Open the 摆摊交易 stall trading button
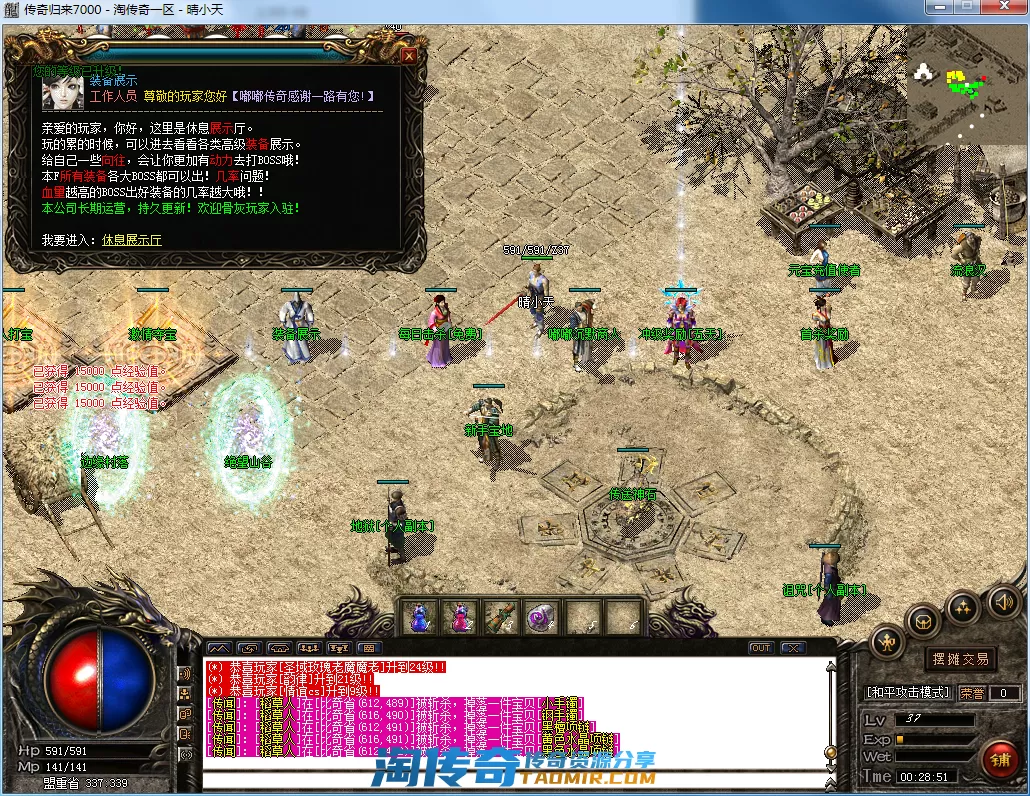 [960, 659]
